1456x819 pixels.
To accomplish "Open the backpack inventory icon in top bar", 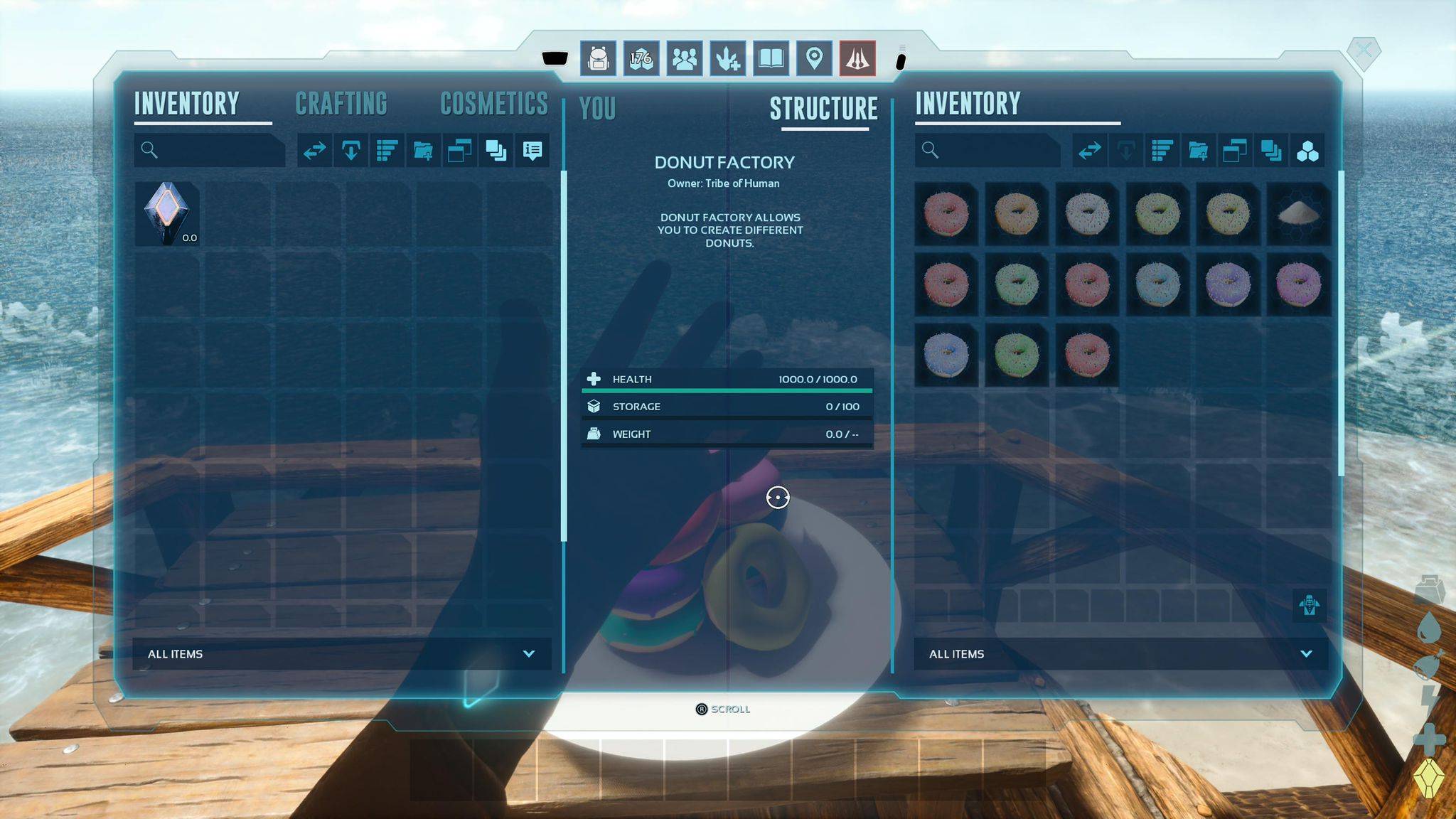I will pos(599,58).
